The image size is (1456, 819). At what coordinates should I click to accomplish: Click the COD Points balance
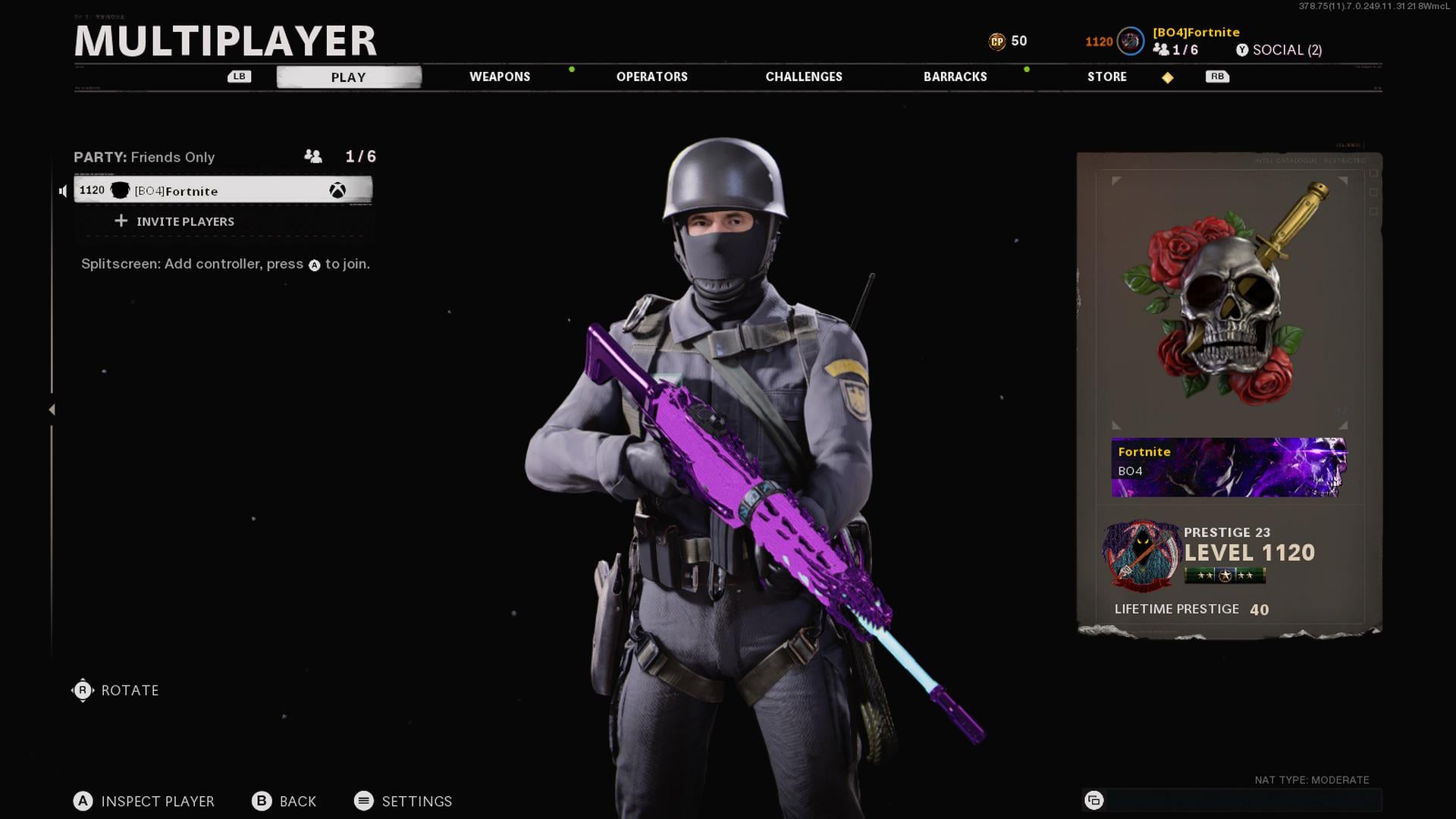(x=1008, y=41)
